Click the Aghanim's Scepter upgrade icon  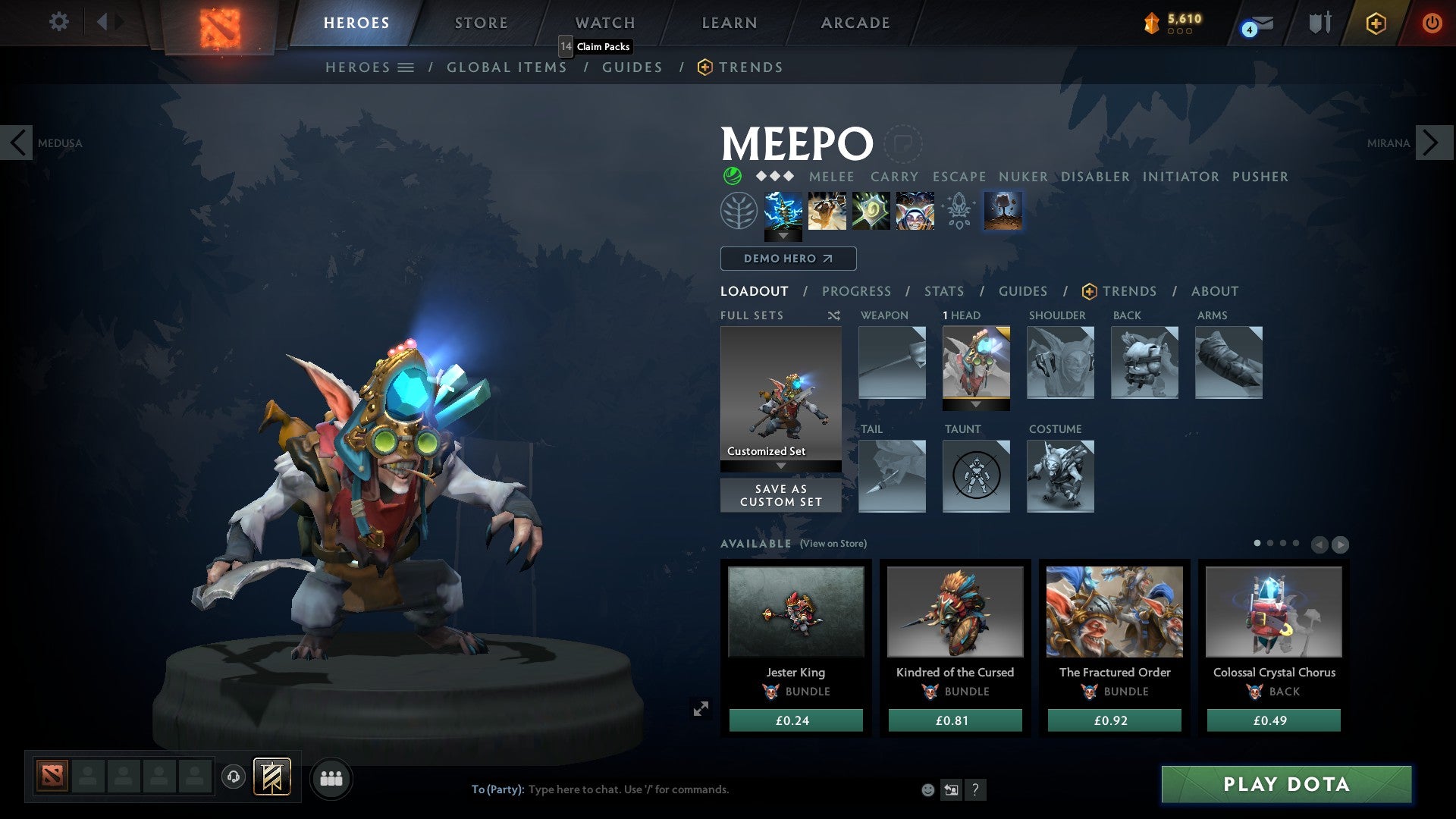(959, 210)
